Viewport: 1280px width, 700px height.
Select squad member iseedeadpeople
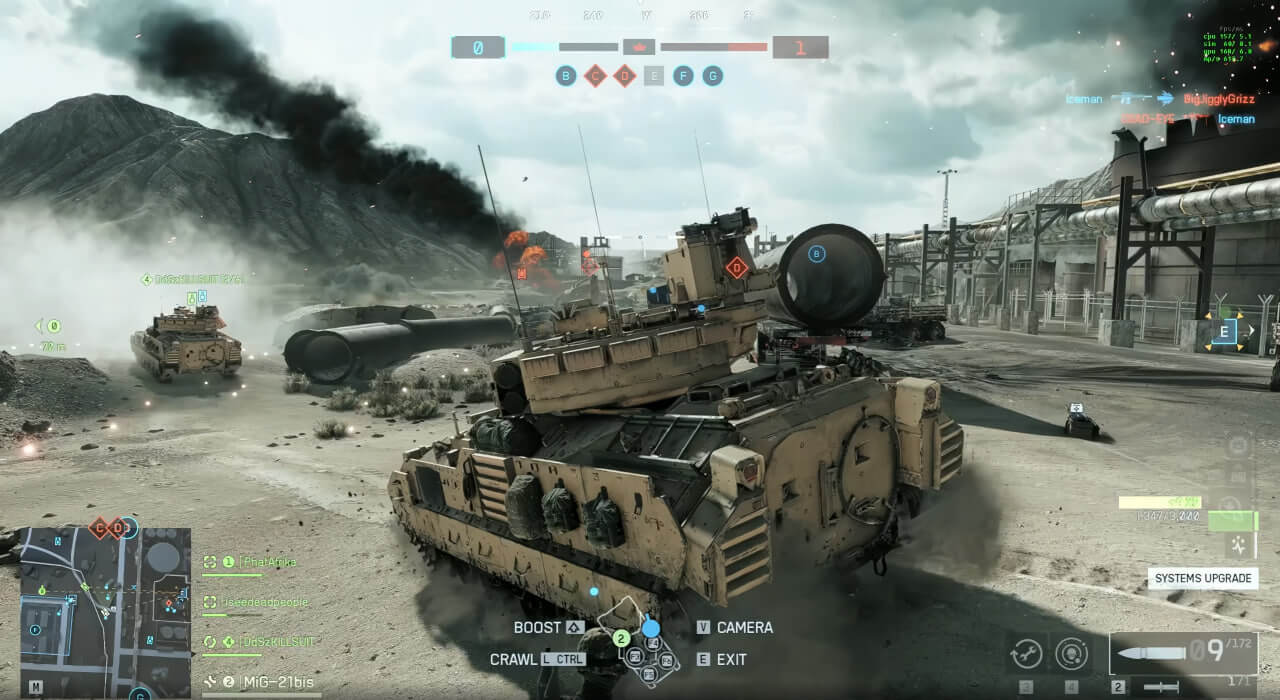pyautogui.click(x=256, y=602)
